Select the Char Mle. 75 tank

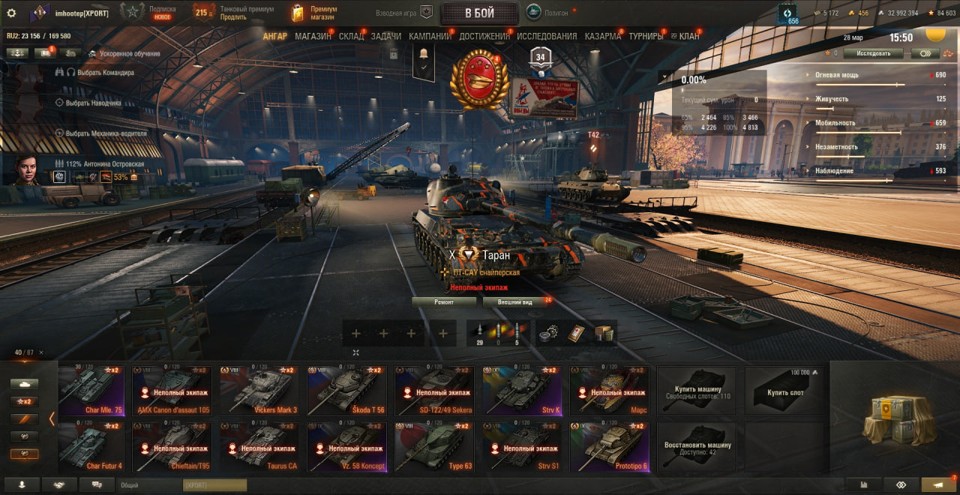[x=92, y=390]
